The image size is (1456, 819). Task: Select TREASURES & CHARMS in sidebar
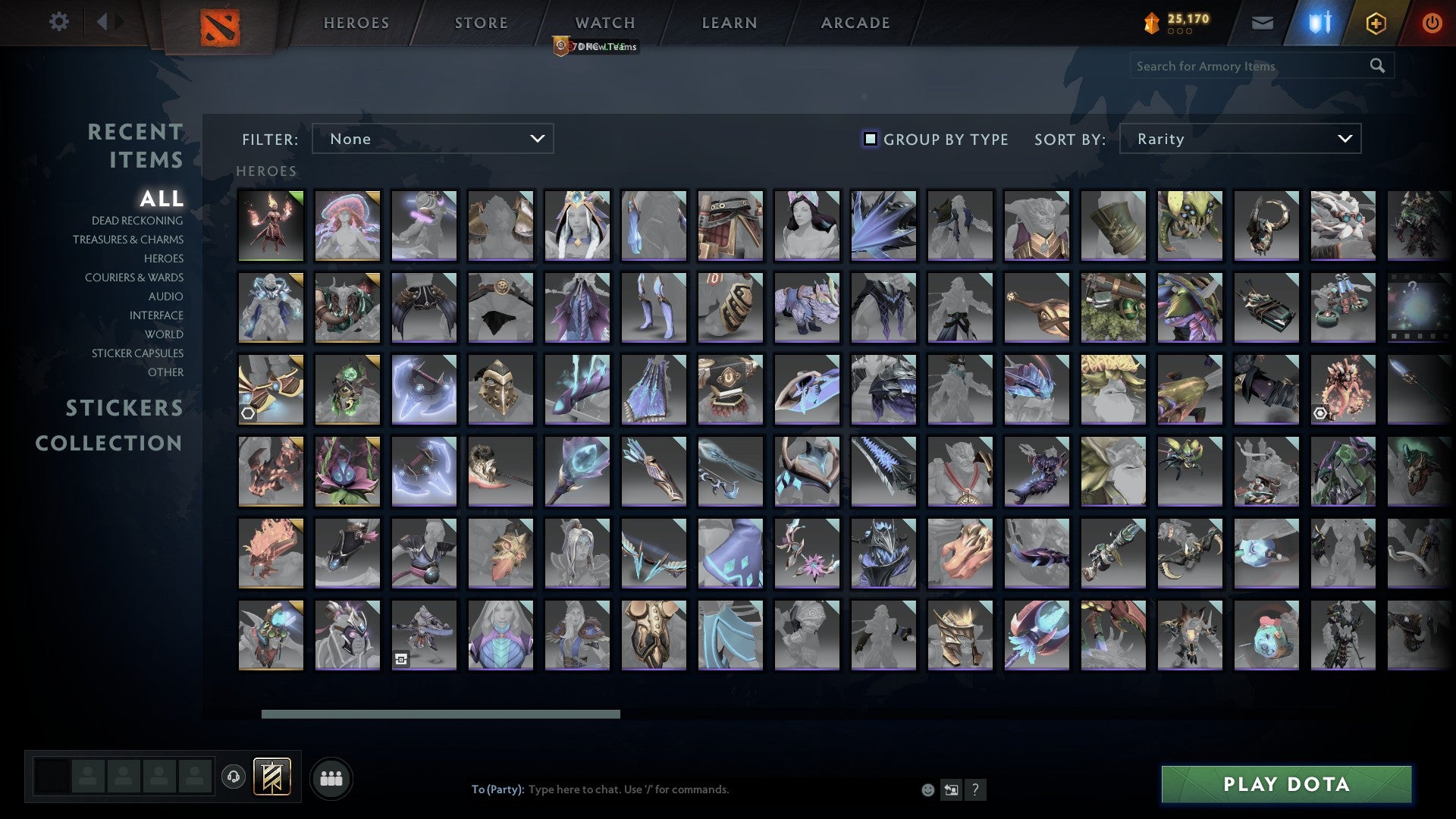pyautogui.click(x=127, y=240)
